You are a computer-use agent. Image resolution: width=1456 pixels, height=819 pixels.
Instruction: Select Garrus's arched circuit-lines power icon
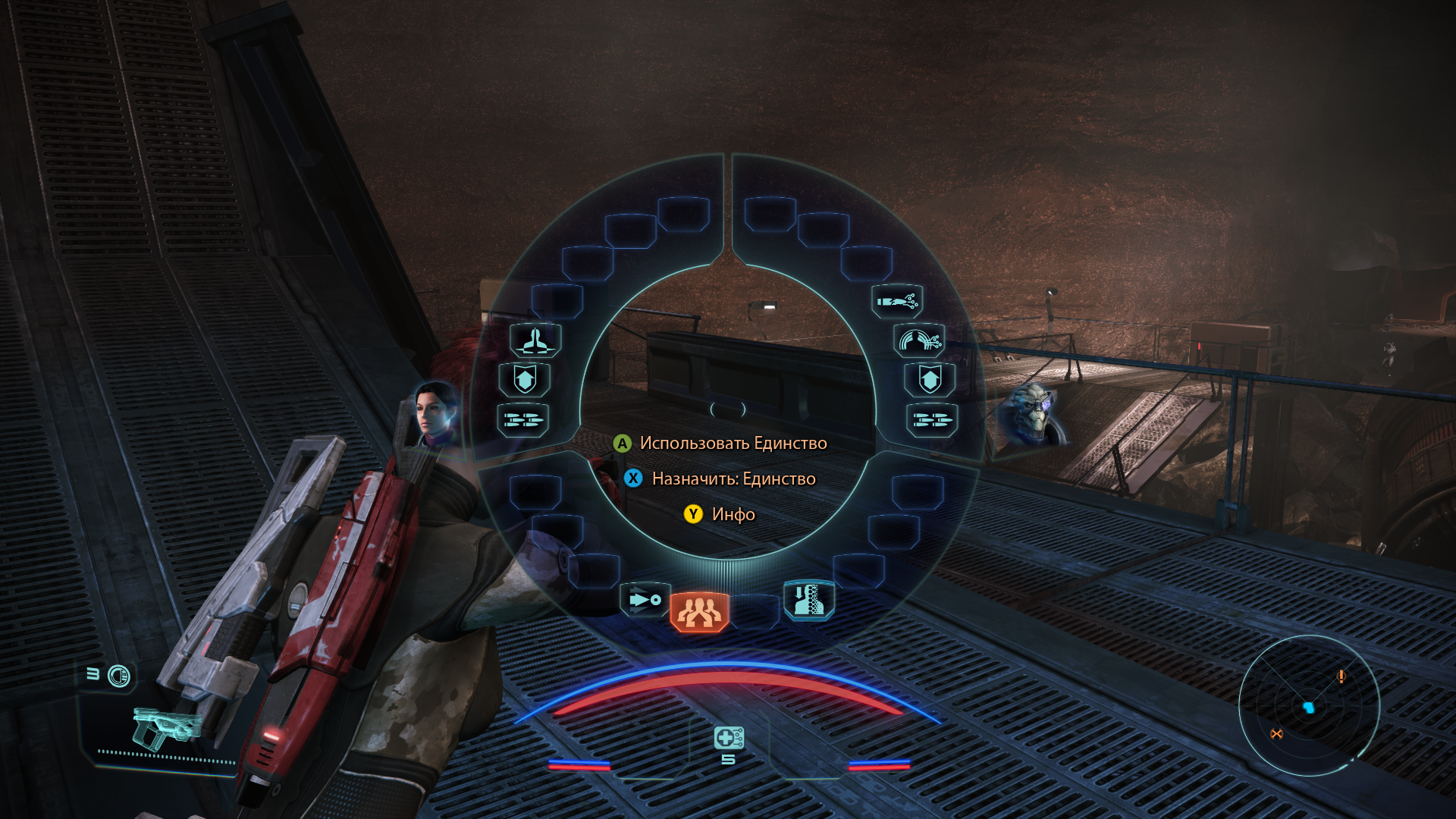tap(919, 340)
